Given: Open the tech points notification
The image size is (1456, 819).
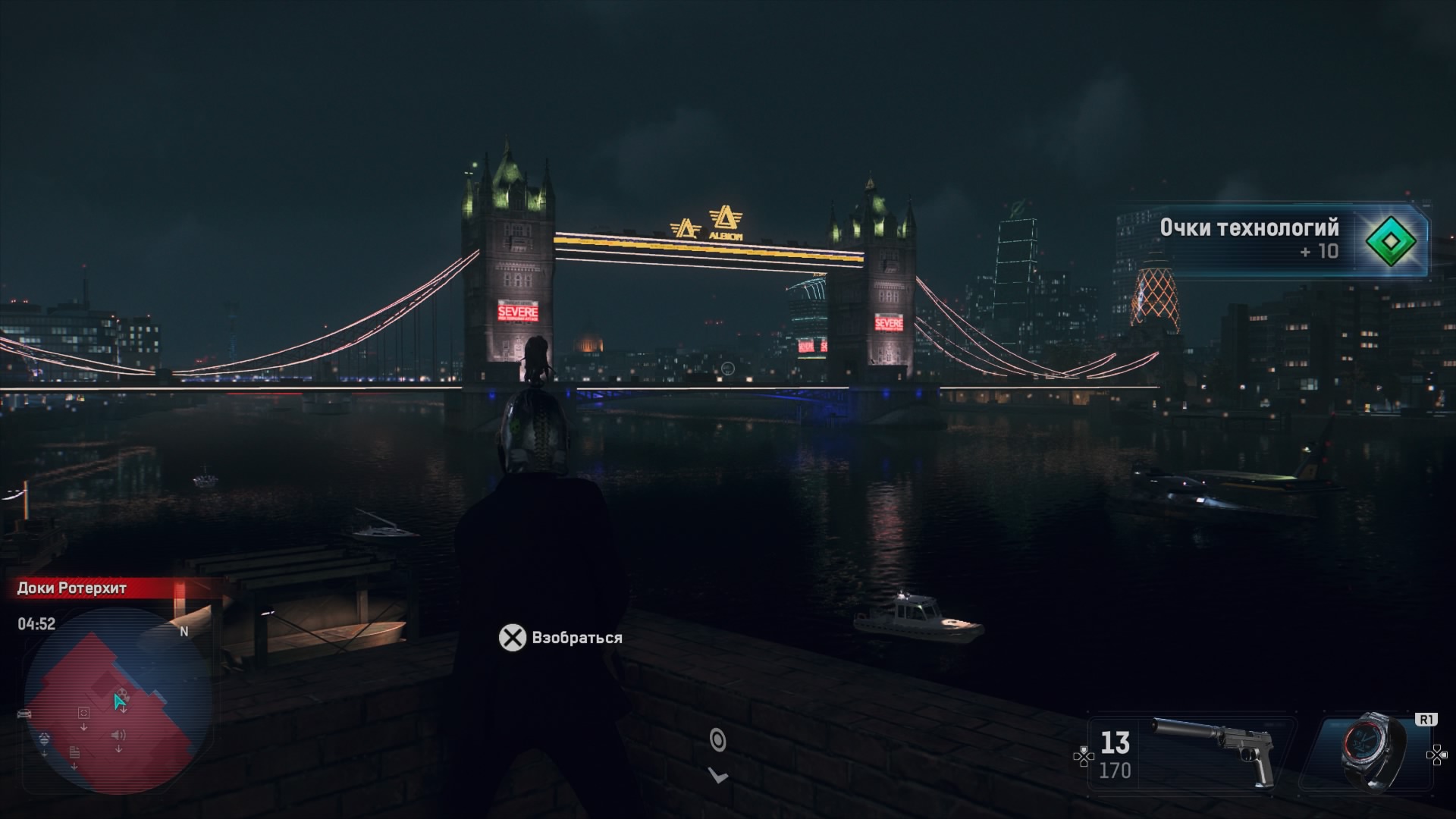Looking at the screenshot, I should (1274, 239).
